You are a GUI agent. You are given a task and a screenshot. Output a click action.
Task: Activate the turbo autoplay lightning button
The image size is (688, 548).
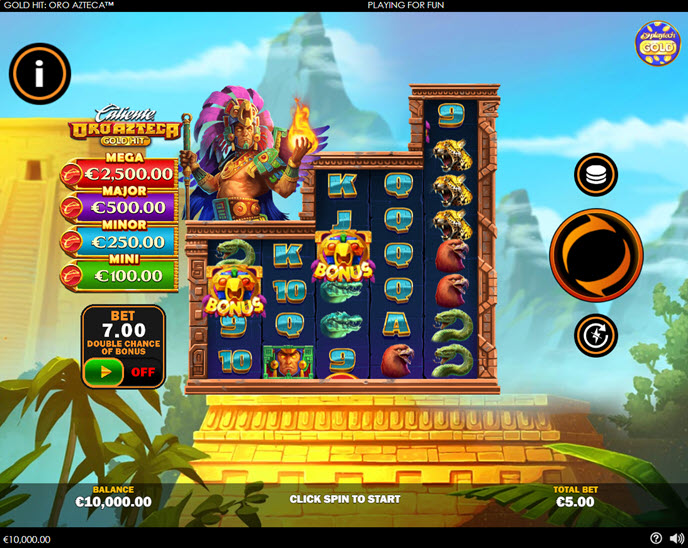[596, 335]
